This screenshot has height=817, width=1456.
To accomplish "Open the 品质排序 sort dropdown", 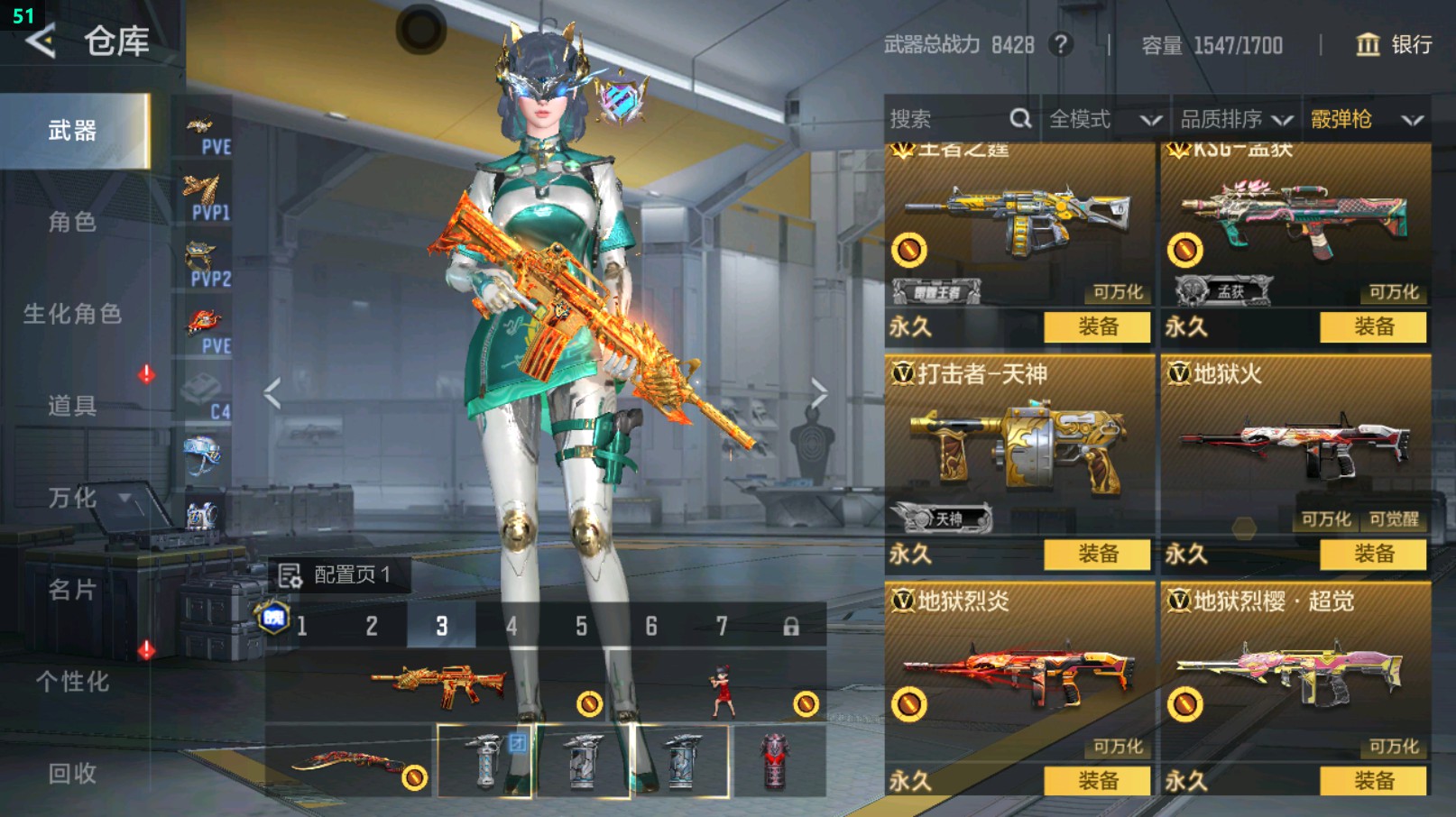I will [x=1236, y=119].
